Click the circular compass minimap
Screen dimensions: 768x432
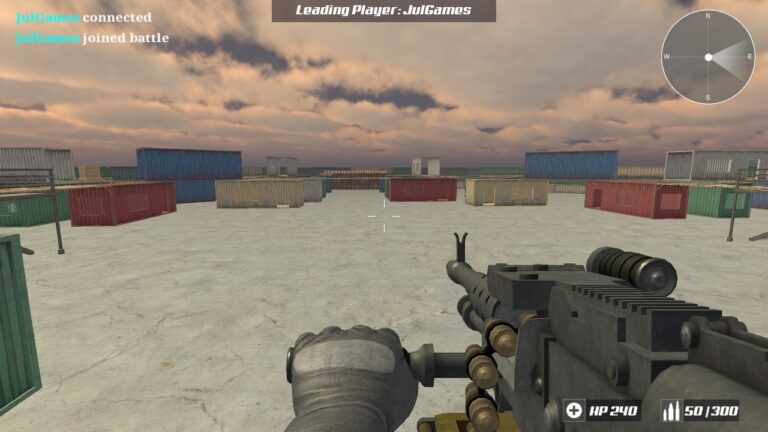pyautogui.click(x=708, y=57)
